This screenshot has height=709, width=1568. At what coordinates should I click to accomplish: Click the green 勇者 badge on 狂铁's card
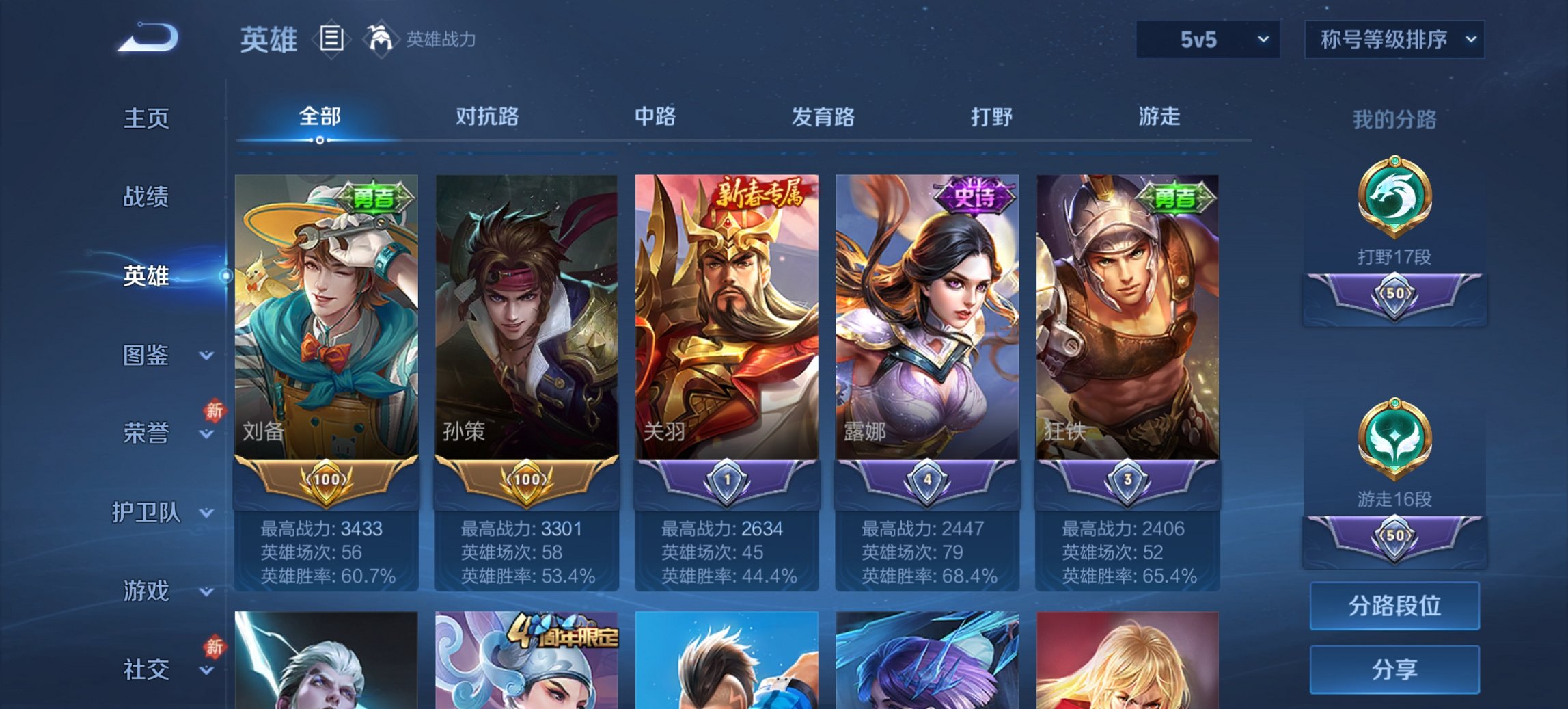(1177, 198)
